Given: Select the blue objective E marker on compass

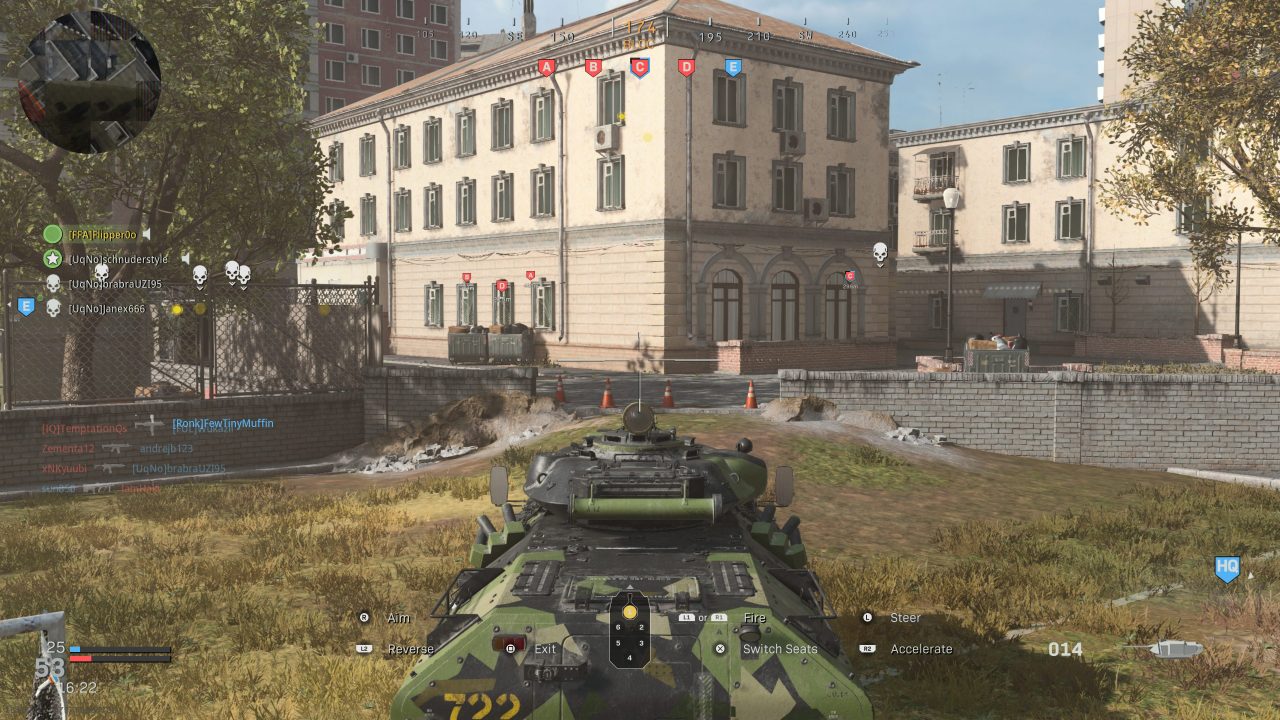Looking at the screenshot, I should [x=733, y=68].
